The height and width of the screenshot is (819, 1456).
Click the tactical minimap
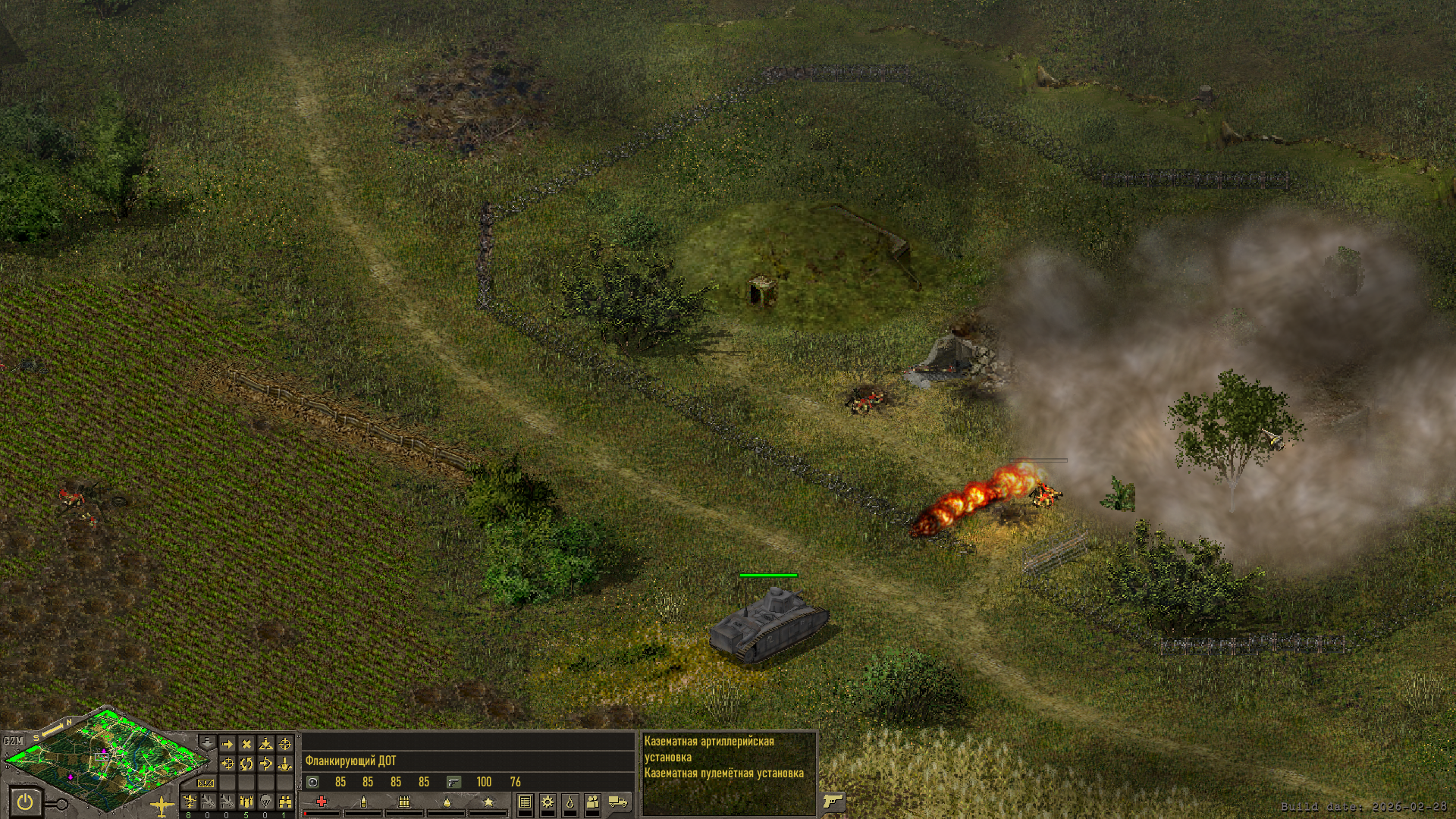[x=106, y=758]
